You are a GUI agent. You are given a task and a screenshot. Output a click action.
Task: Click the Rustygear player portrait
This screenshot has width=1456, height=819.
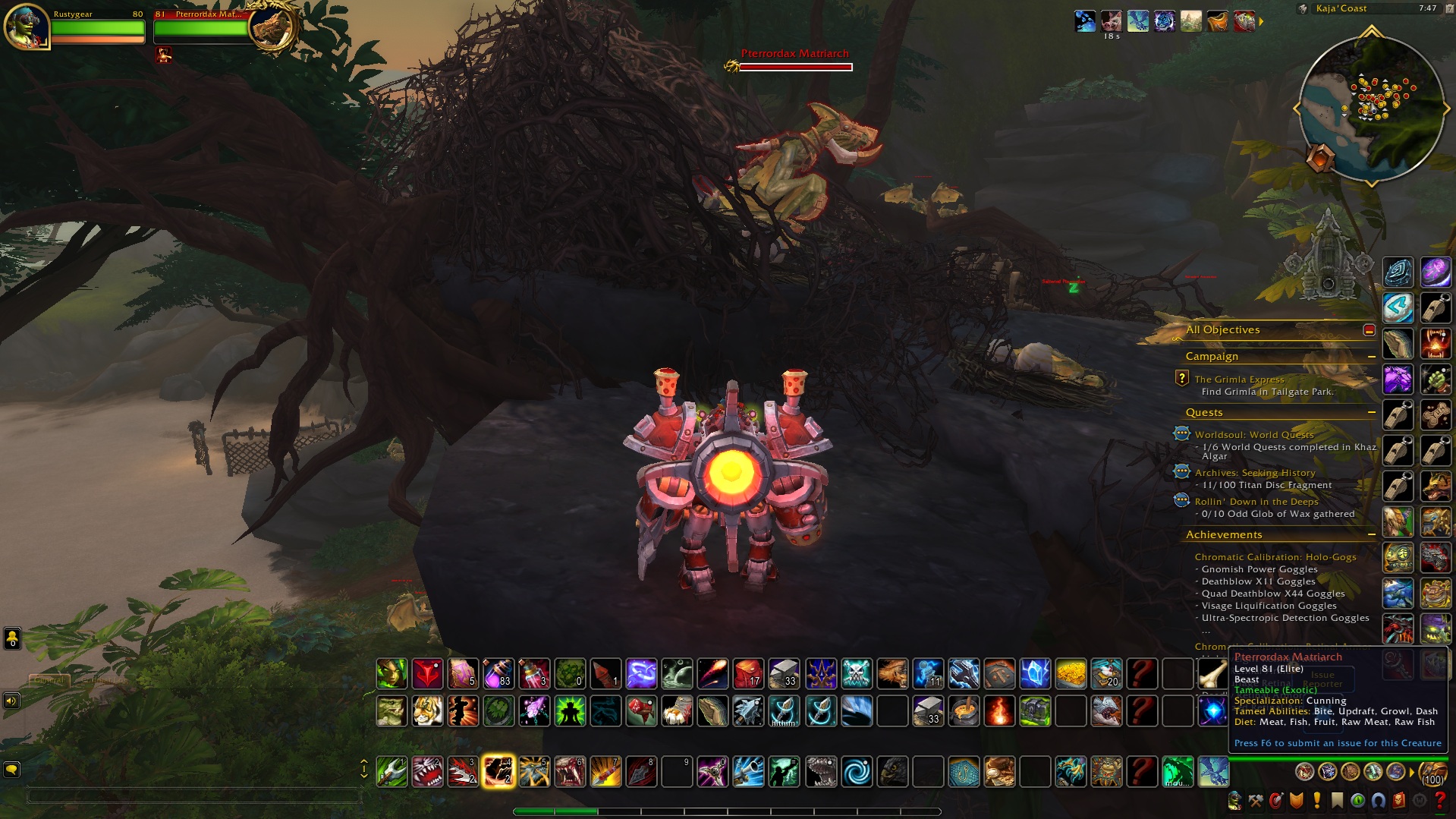27,26
